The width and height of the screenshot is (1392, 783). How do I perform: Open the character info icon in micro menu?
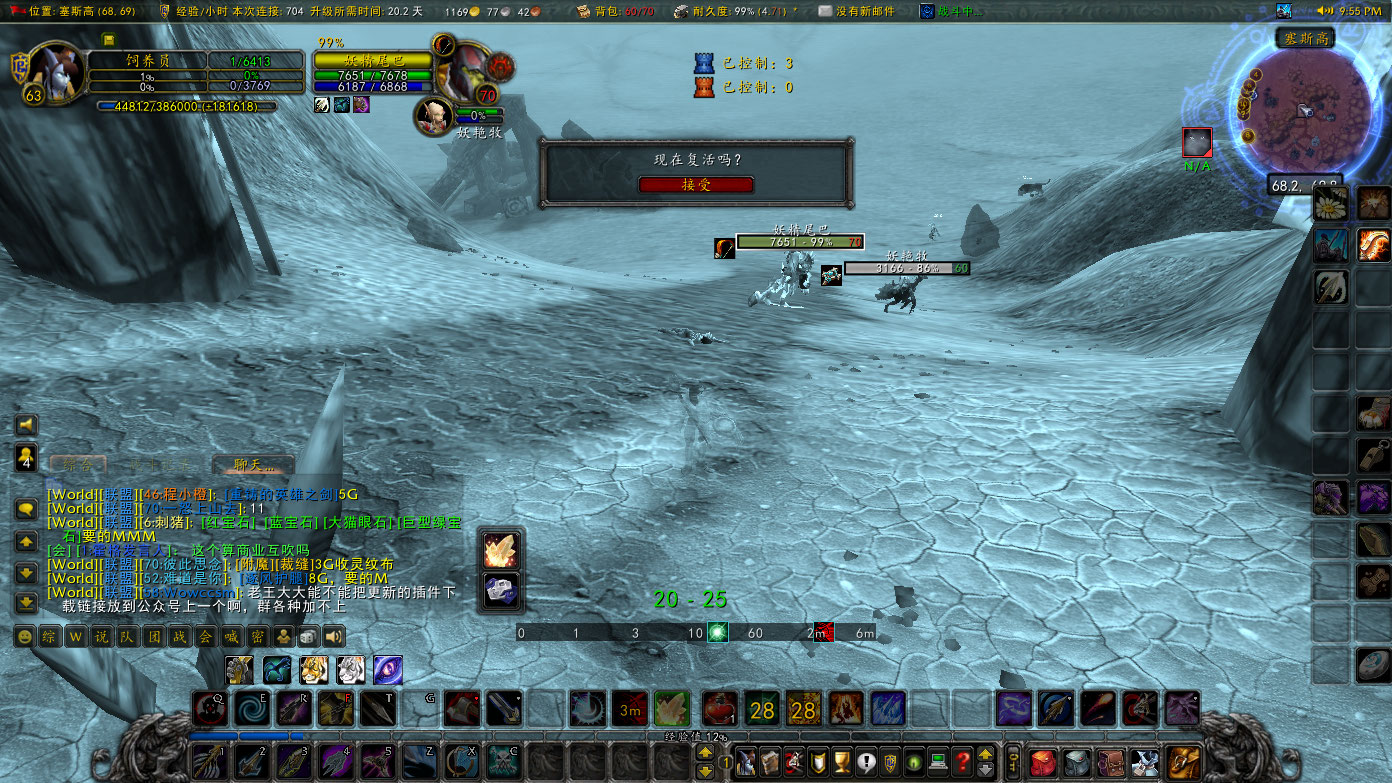click(x=746, y=762)
